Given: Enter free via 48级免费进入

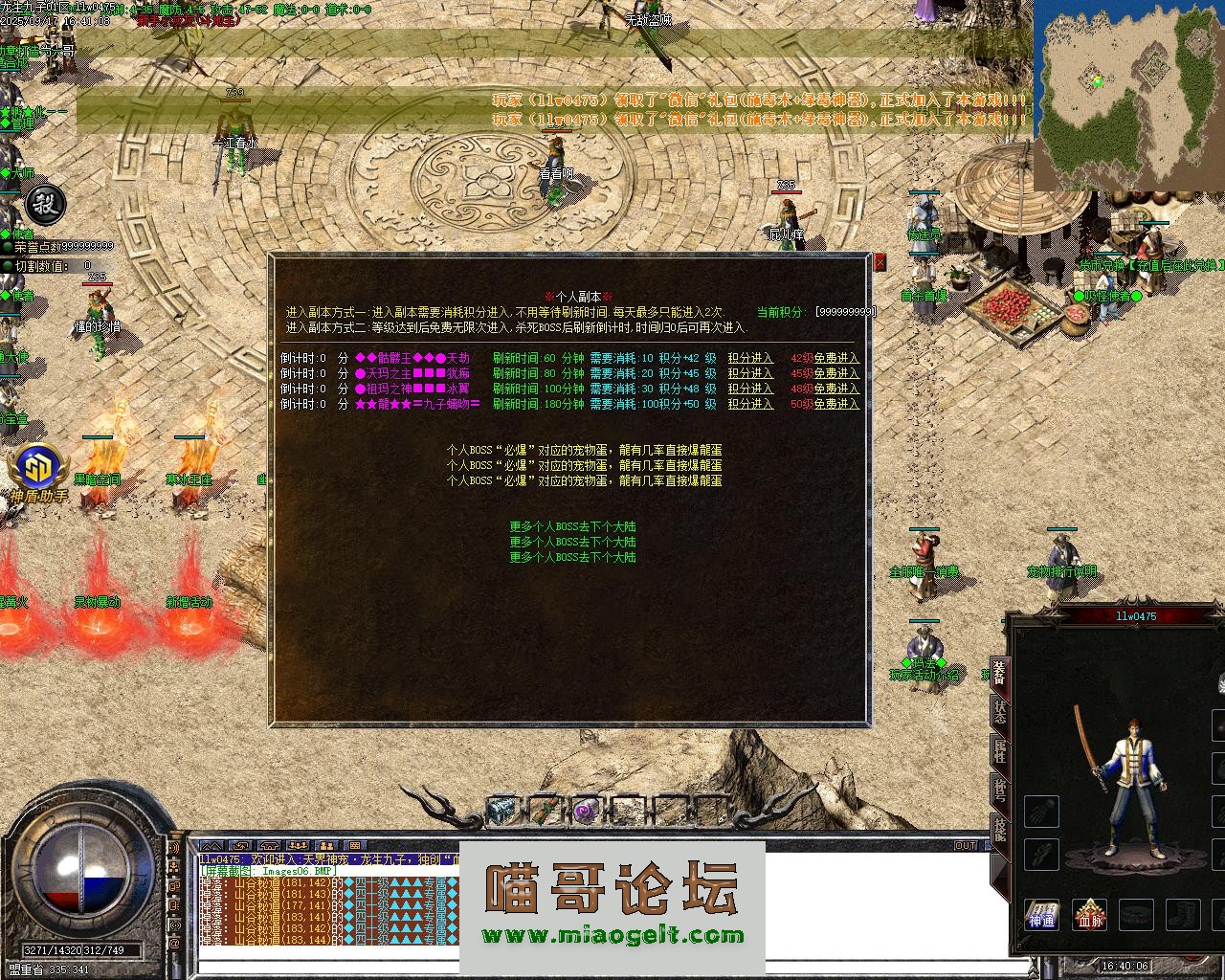Looking at the screenshot, I should click(x=825, y=390).
